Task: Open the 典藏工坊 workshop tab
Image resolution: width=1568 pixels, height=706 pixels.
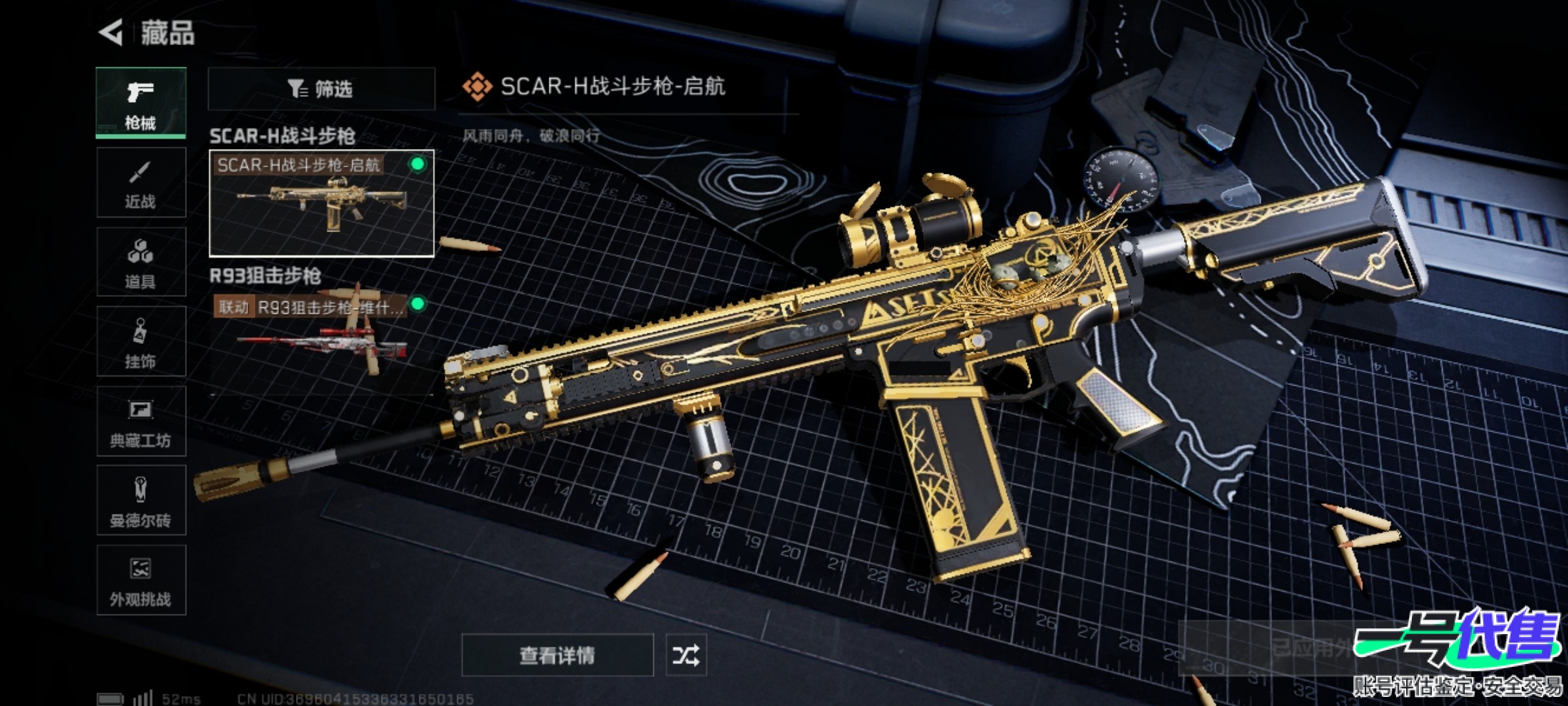Action: click(x=140, y=421)
